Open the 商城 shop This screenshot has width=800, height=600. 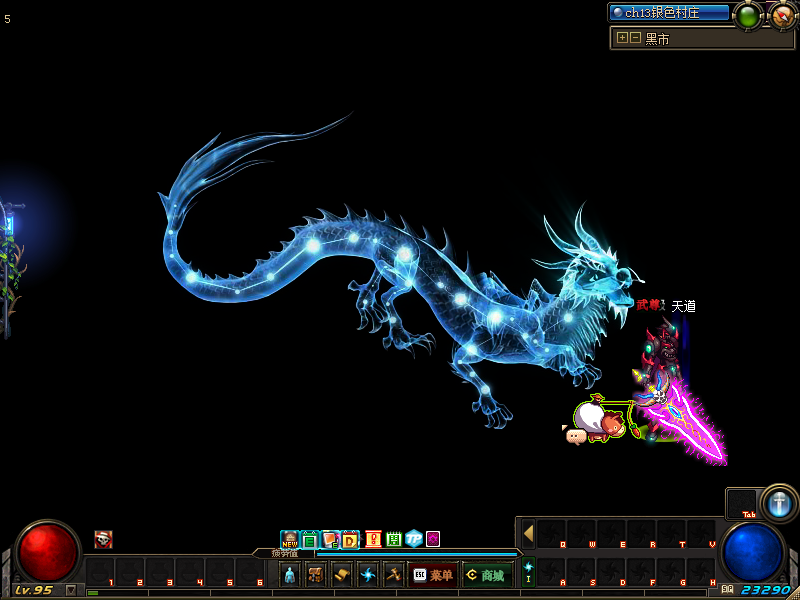tap(487, 575)
